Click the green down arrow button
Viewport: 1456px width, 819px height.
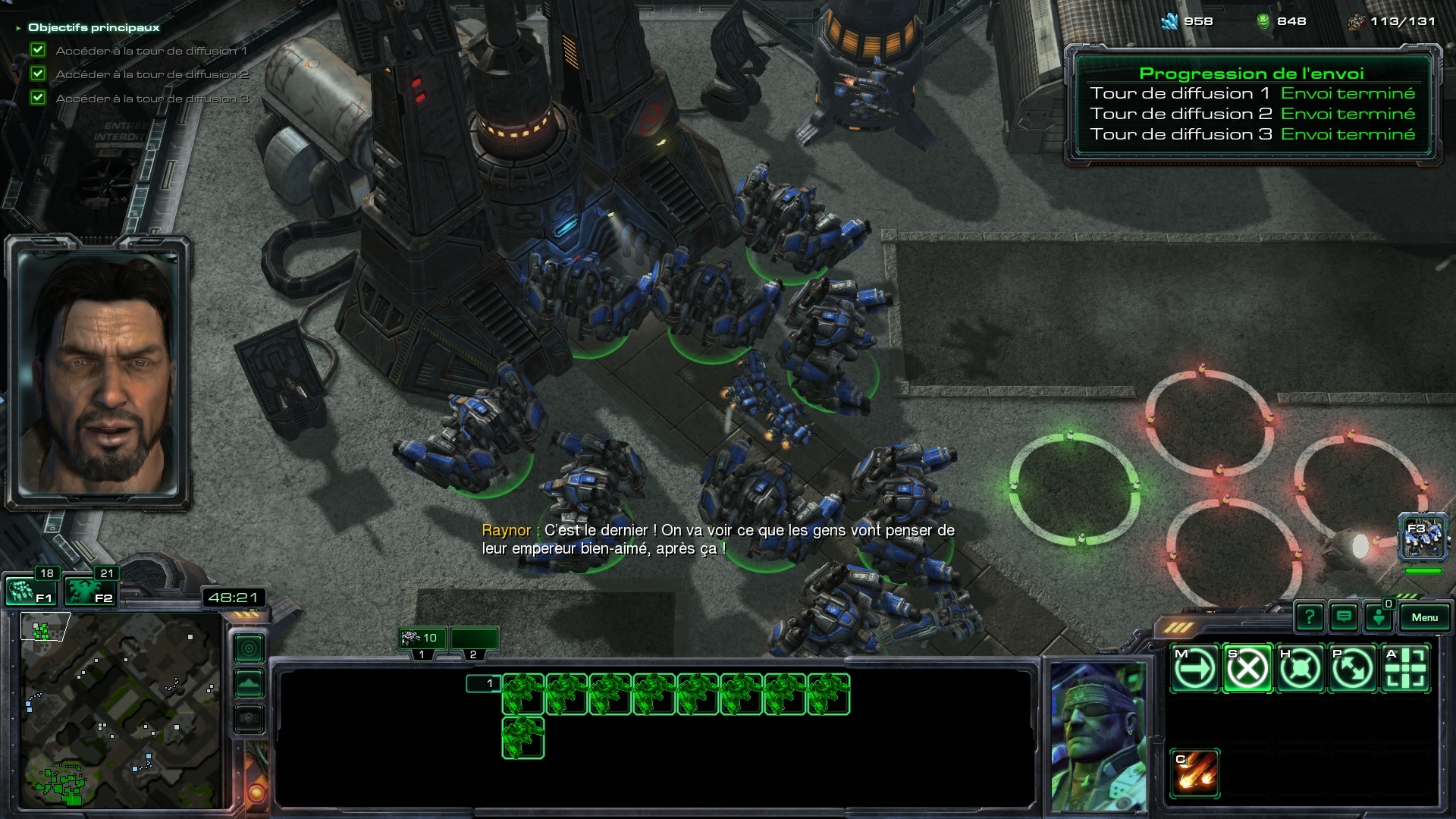(x=1379, y=617)
